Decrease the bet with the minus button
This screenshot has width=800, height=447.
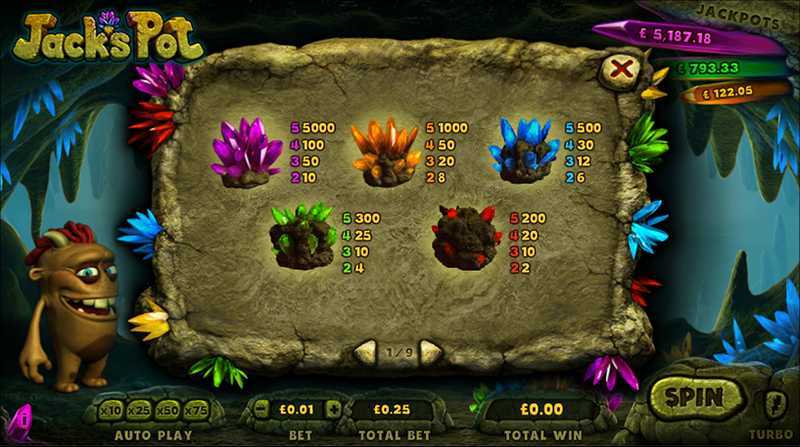[x=262, y=410]
